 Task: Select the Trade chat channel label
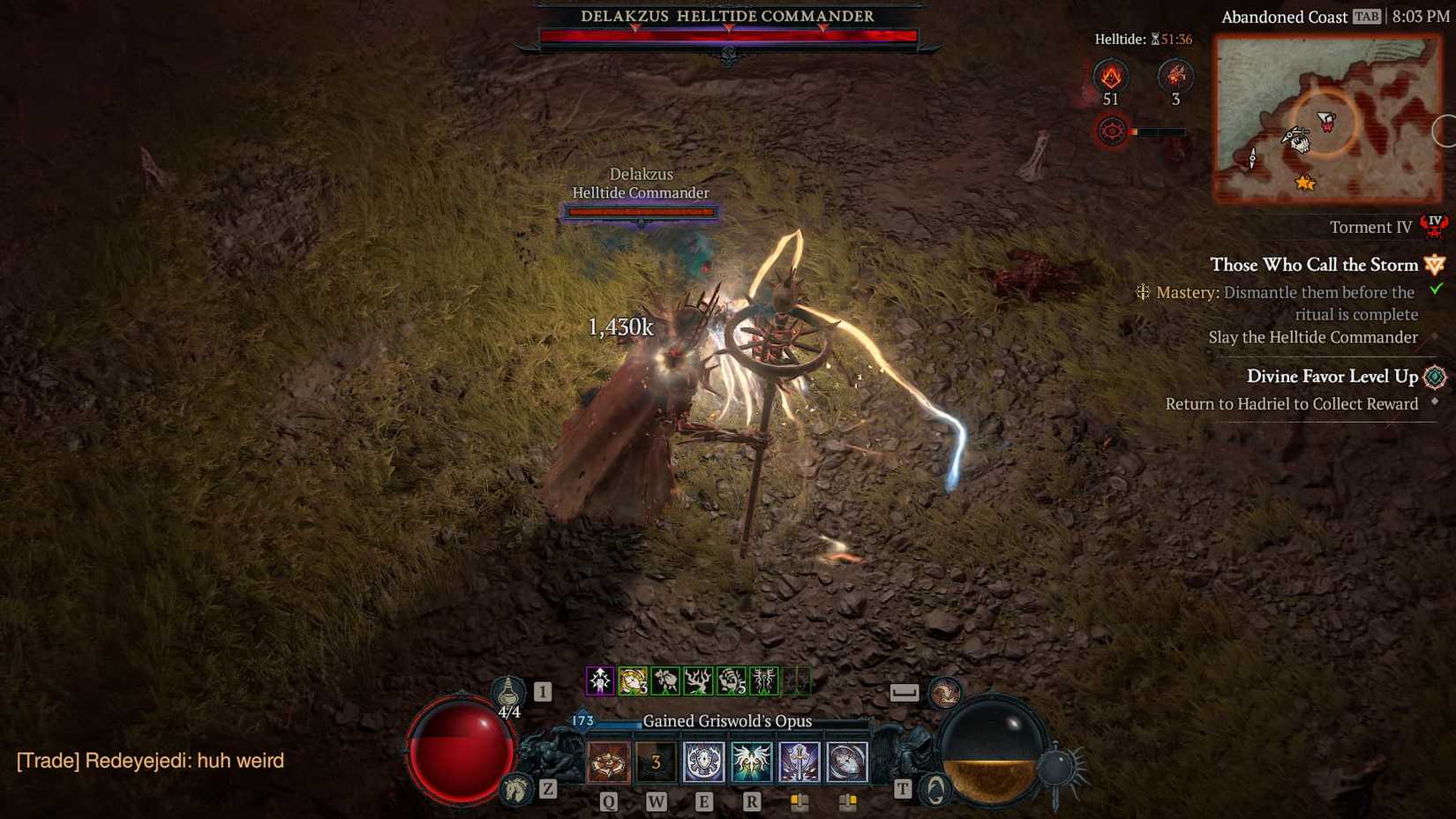49,761
